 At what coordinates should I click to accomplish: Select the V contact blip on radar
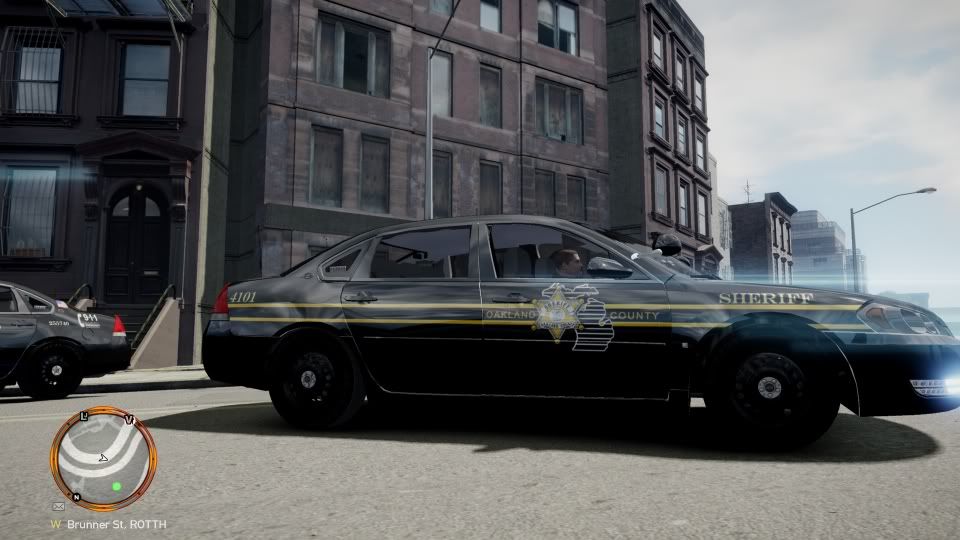pos(130,419)
